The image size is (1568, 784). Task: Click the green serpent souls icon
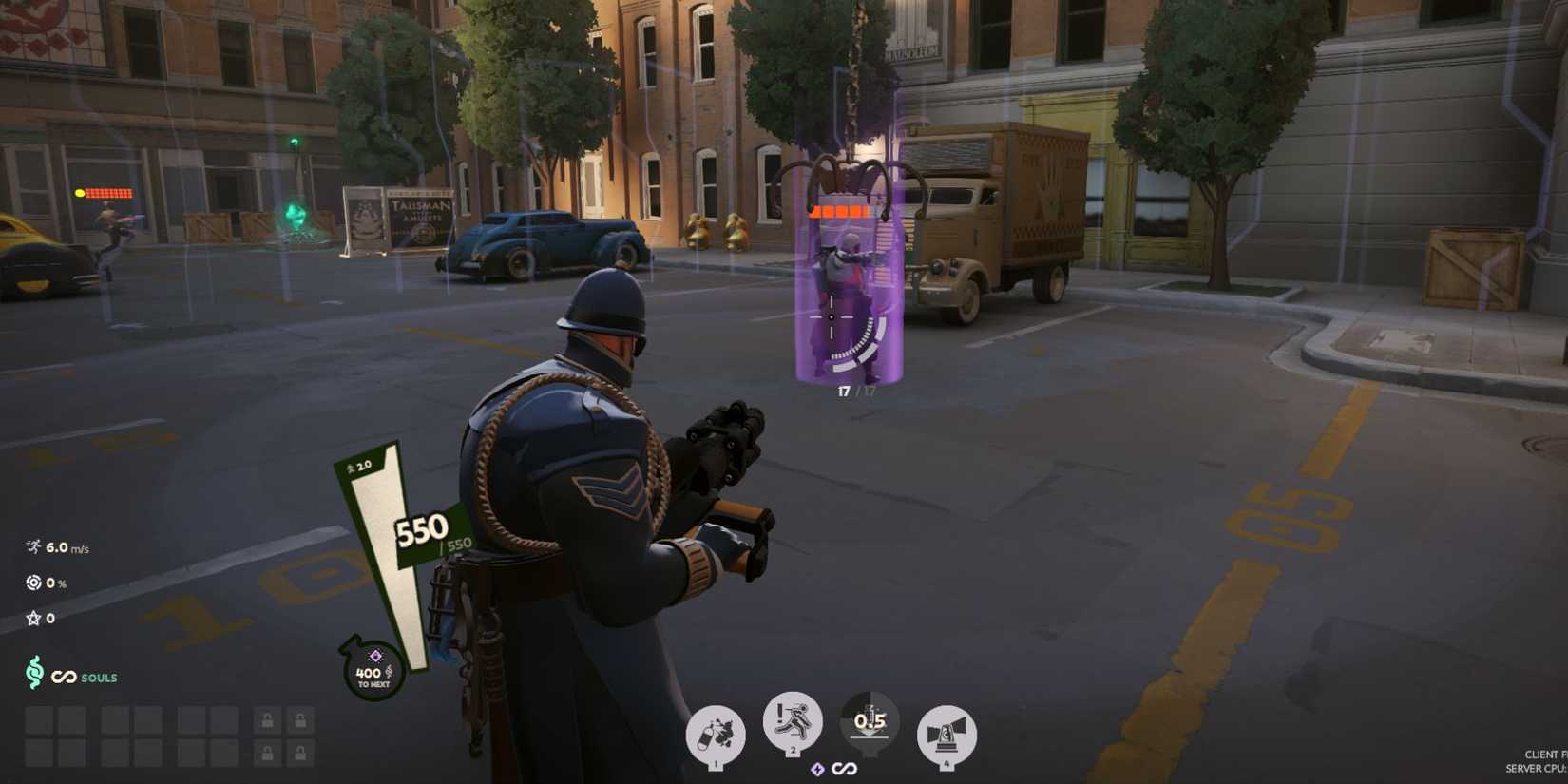pos(33,676)
